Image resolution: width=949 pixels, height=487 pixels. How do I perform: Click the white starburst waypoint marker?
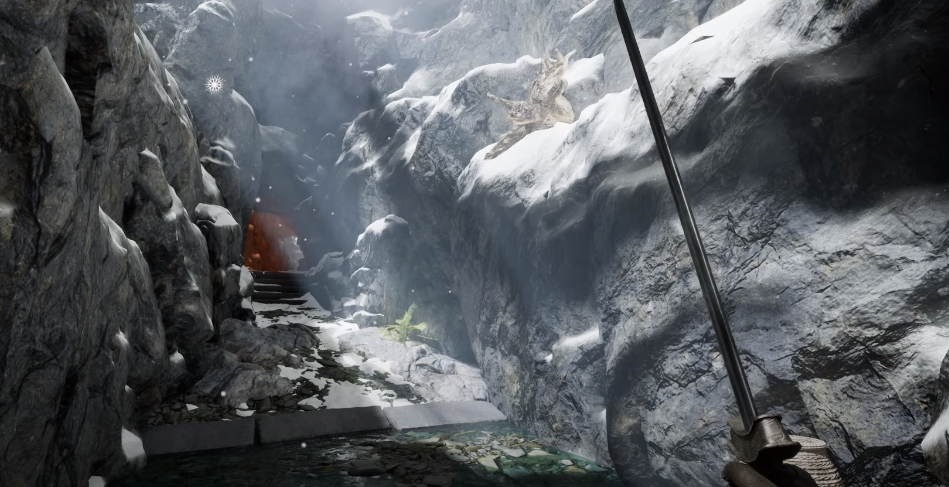coord(212,85)
